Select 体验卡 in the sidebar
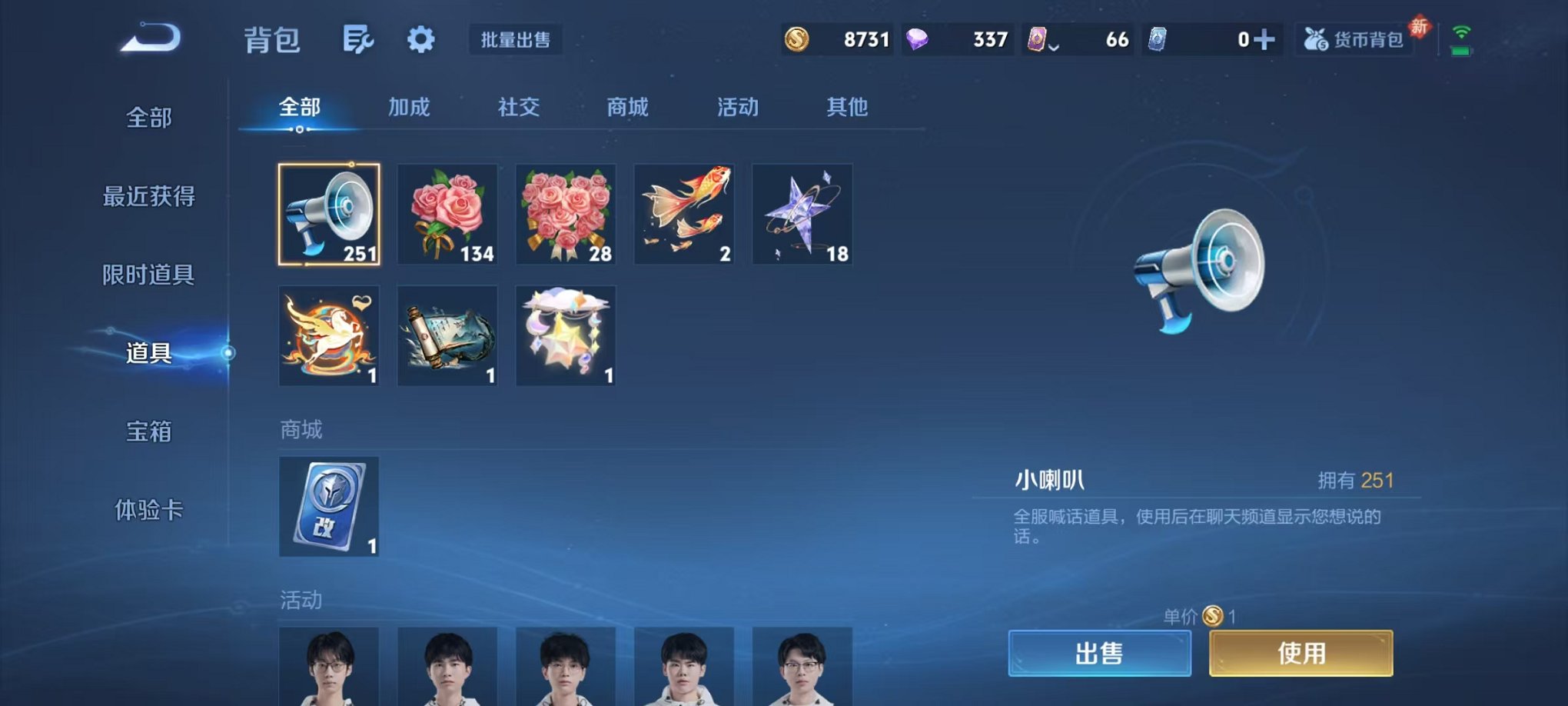Viewport: 1568px width, 706px height. point(151,511)
